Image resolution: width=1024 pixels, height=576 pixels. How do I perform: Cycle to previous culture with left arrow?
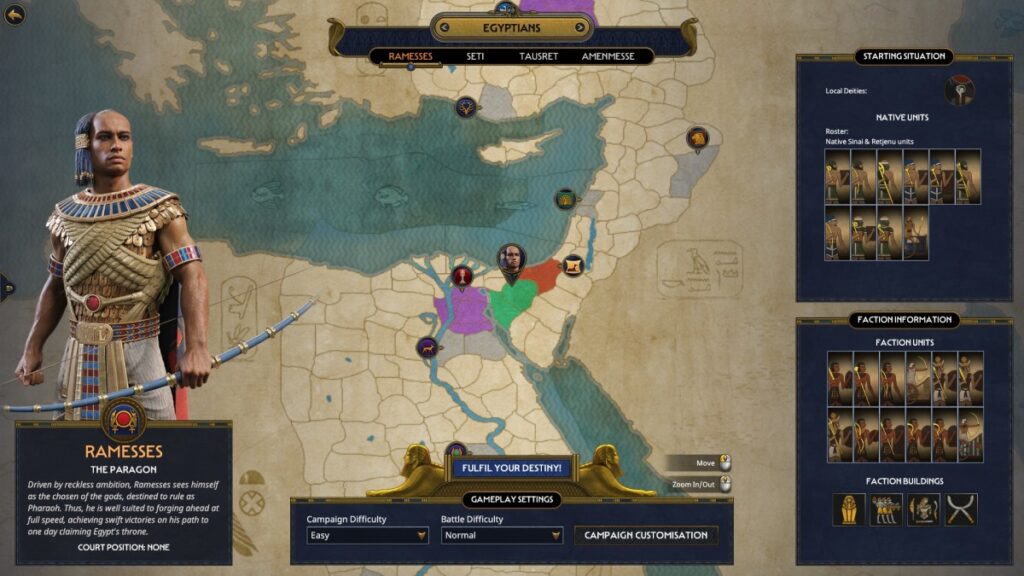coord(443,27)
